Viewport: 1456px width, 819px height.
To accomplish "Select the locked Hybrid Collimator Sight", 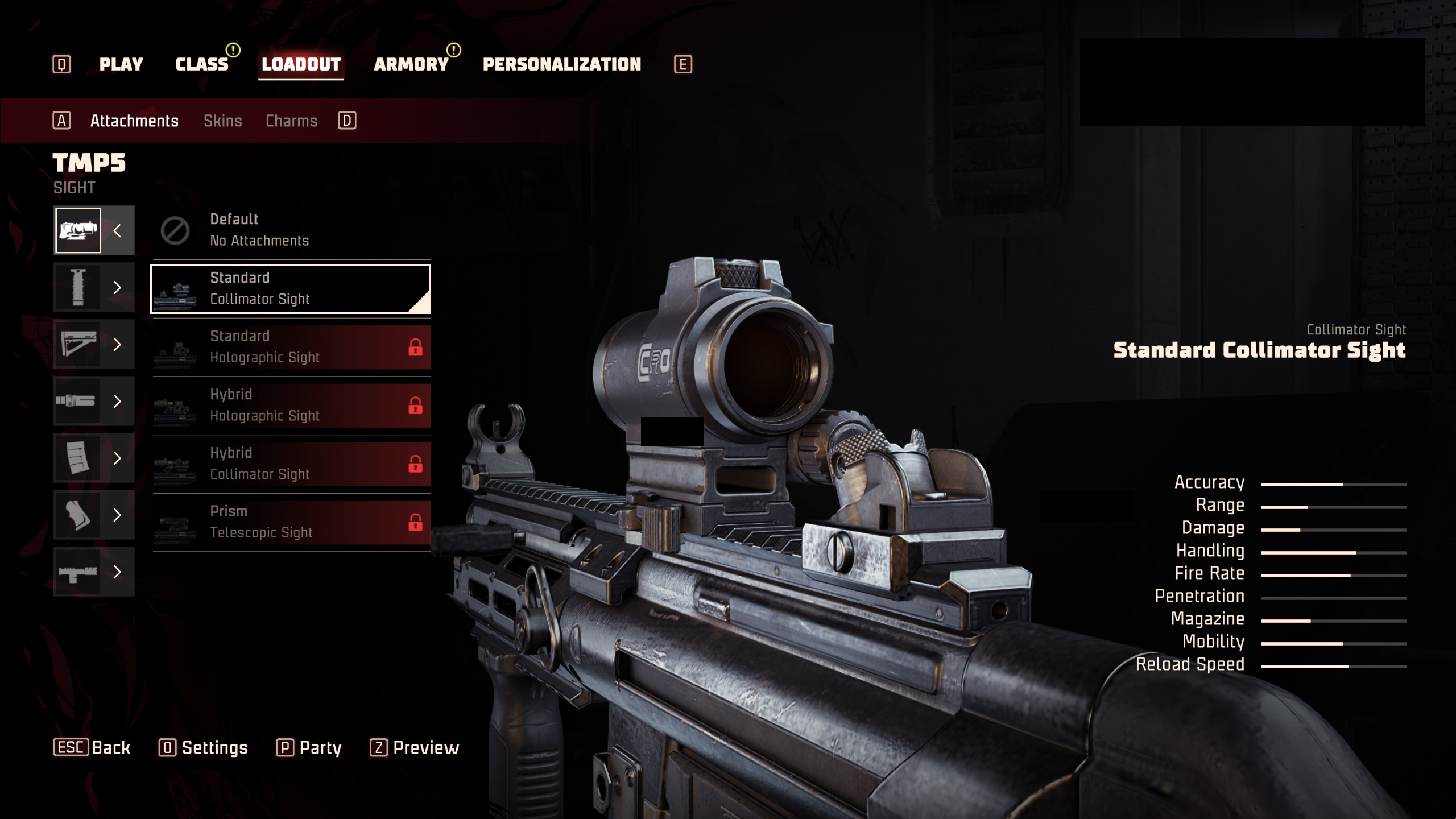I will (291, 464).
